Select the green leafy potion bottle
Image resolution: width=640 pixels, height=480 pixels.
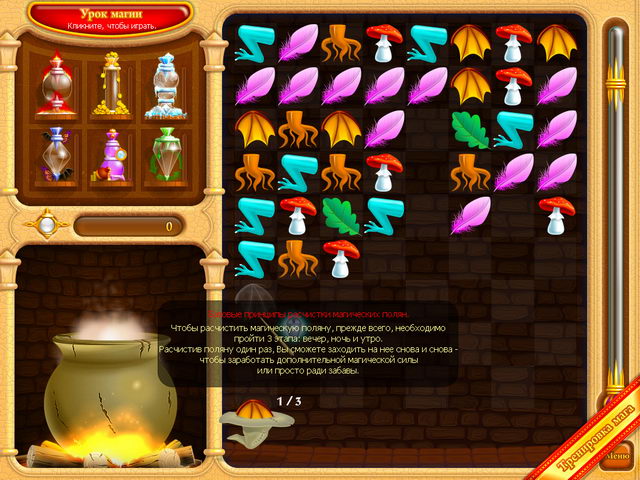165,153
